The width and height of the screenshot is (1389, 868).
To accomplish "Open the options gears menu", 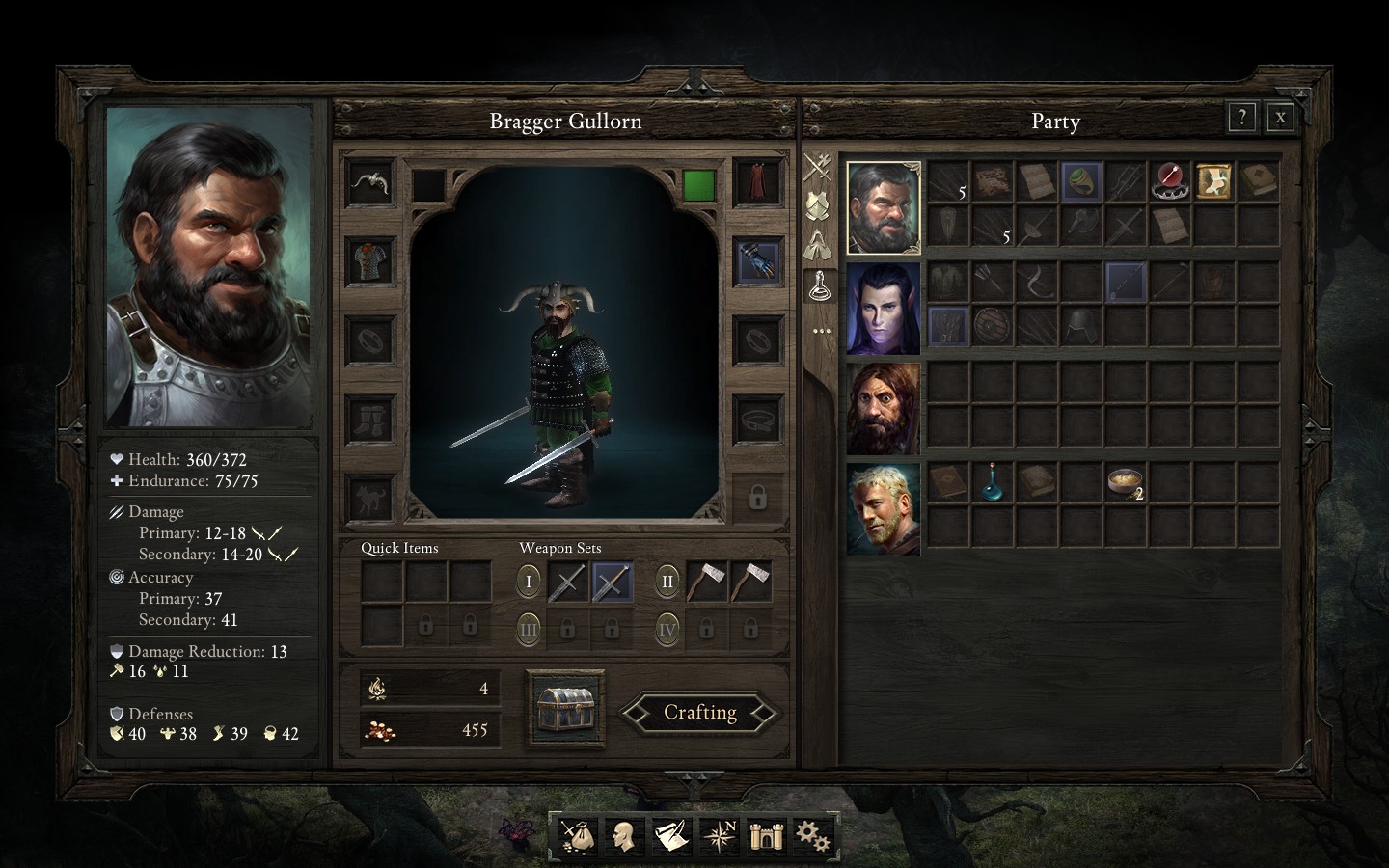I will click(812, 835).
